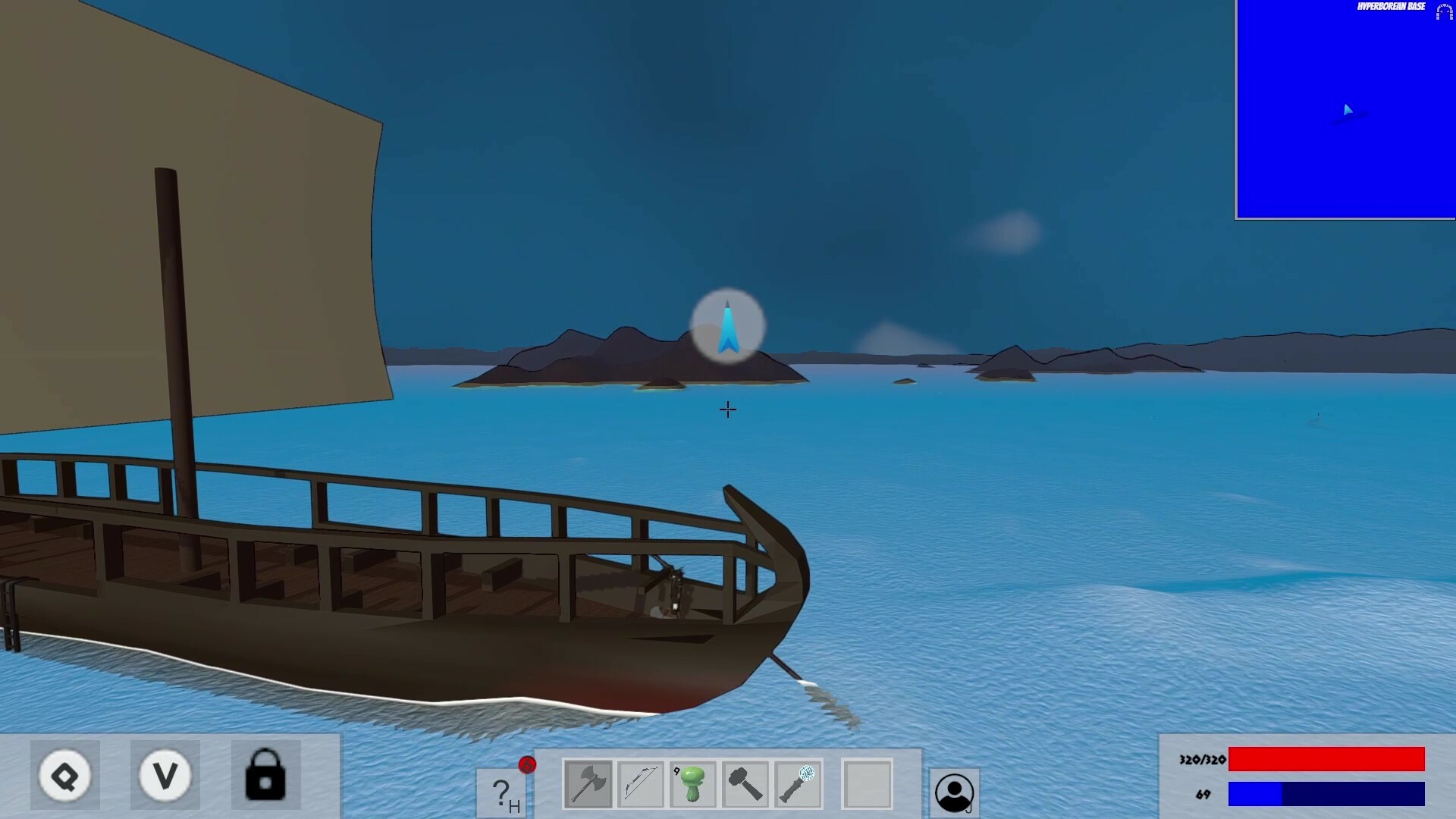
Task: Toggle the padlock lock icon
Action: (267, 775)
